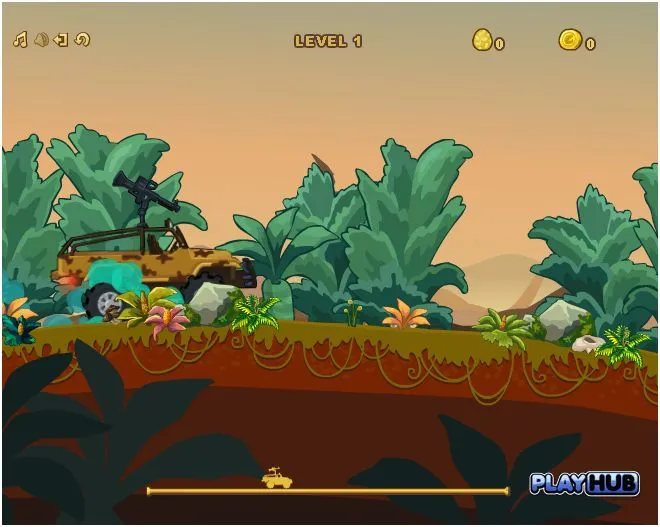Screen dimensions: 660x527
Task: Toggle the sound effects speaker icon
Action: 41,40
